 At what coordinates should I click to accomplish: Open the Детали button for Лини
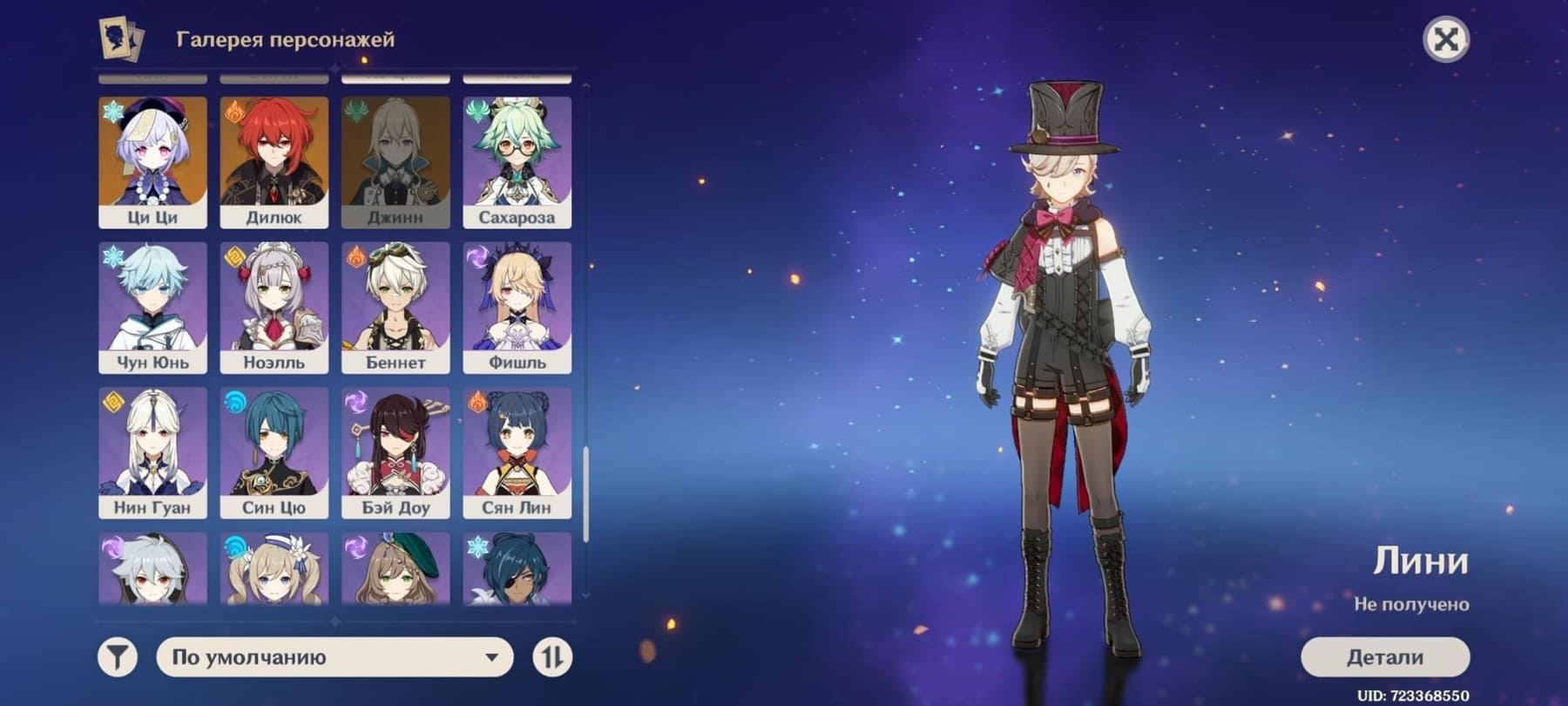click(x=1384, y=657)
